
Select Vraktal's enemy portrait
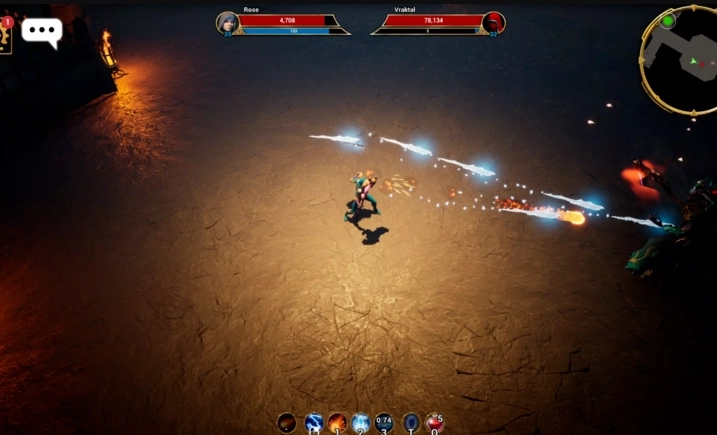pyautogui.click(x=493, y=23)
